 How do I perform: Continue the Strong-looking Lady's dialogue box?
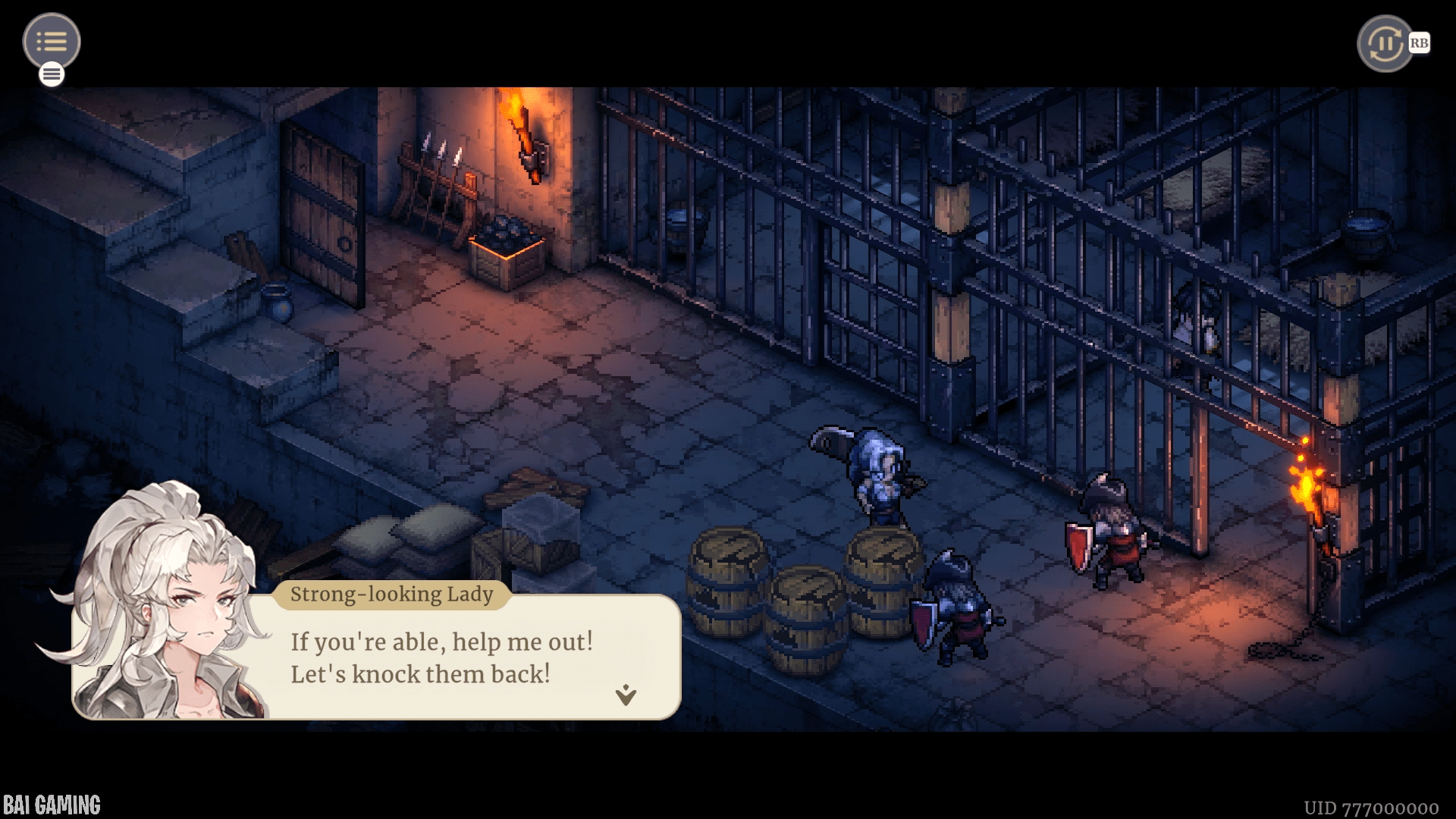coord(440,658)
